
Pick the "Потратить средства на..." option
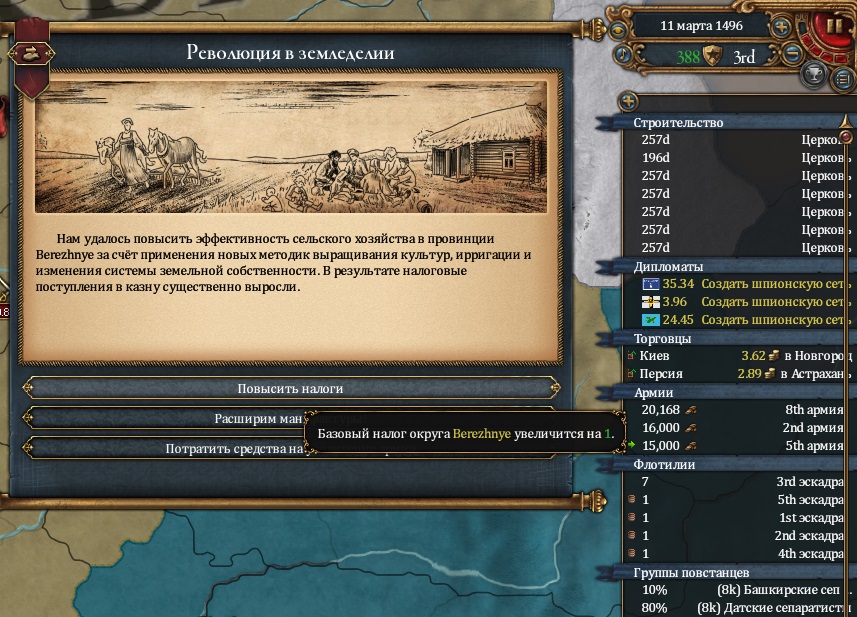(x=160, y=449)
